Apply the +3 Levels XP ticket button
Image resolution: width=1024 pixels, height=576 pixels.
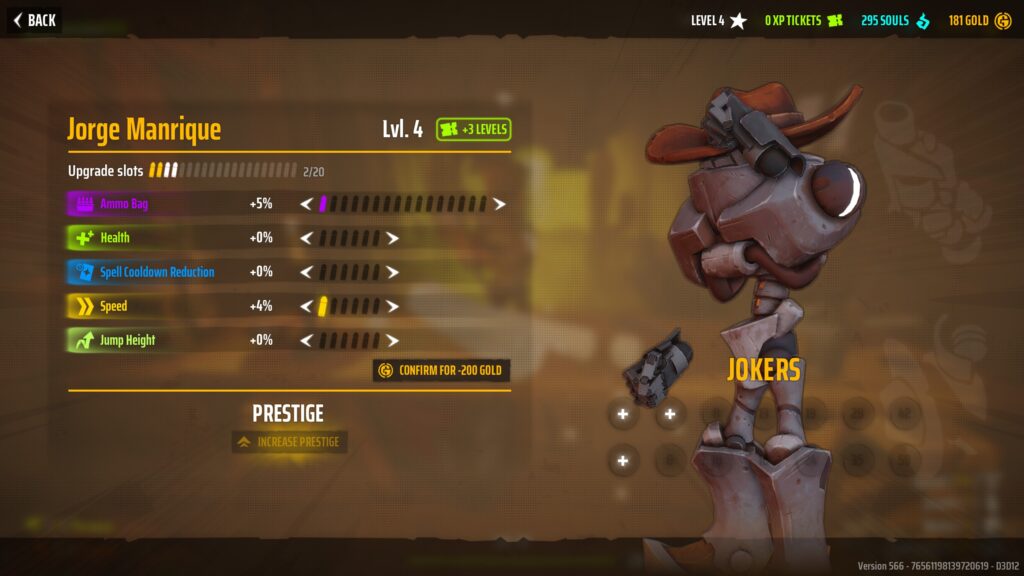(474, 129)
